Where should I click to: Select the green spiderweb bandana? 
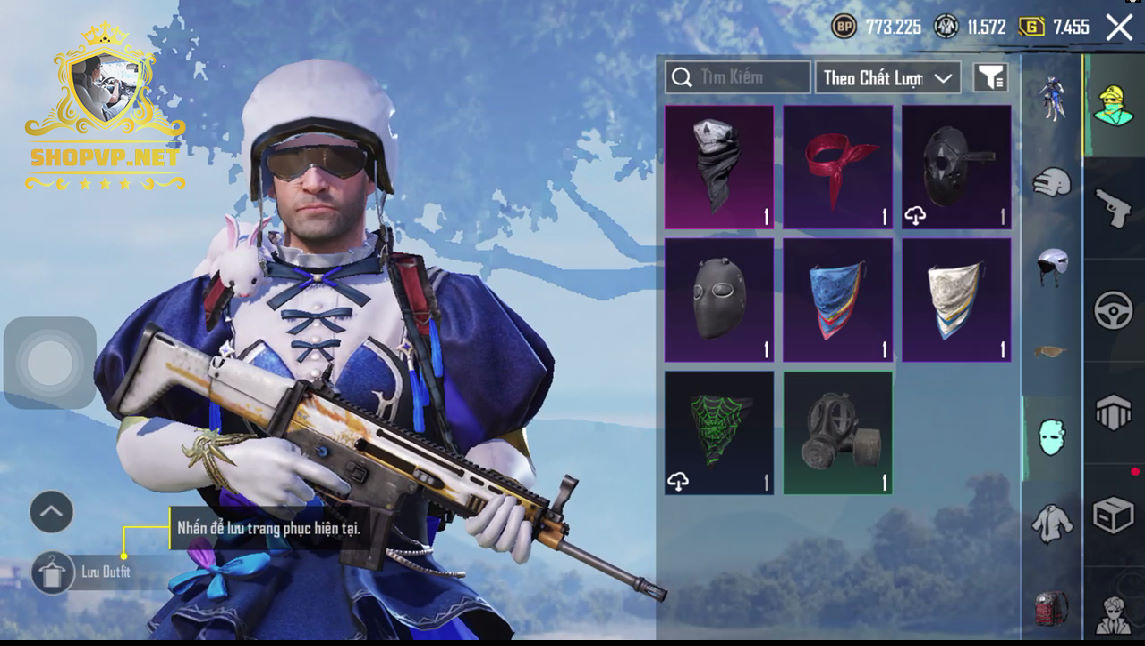pyautogui.click(x=719, y=432)
